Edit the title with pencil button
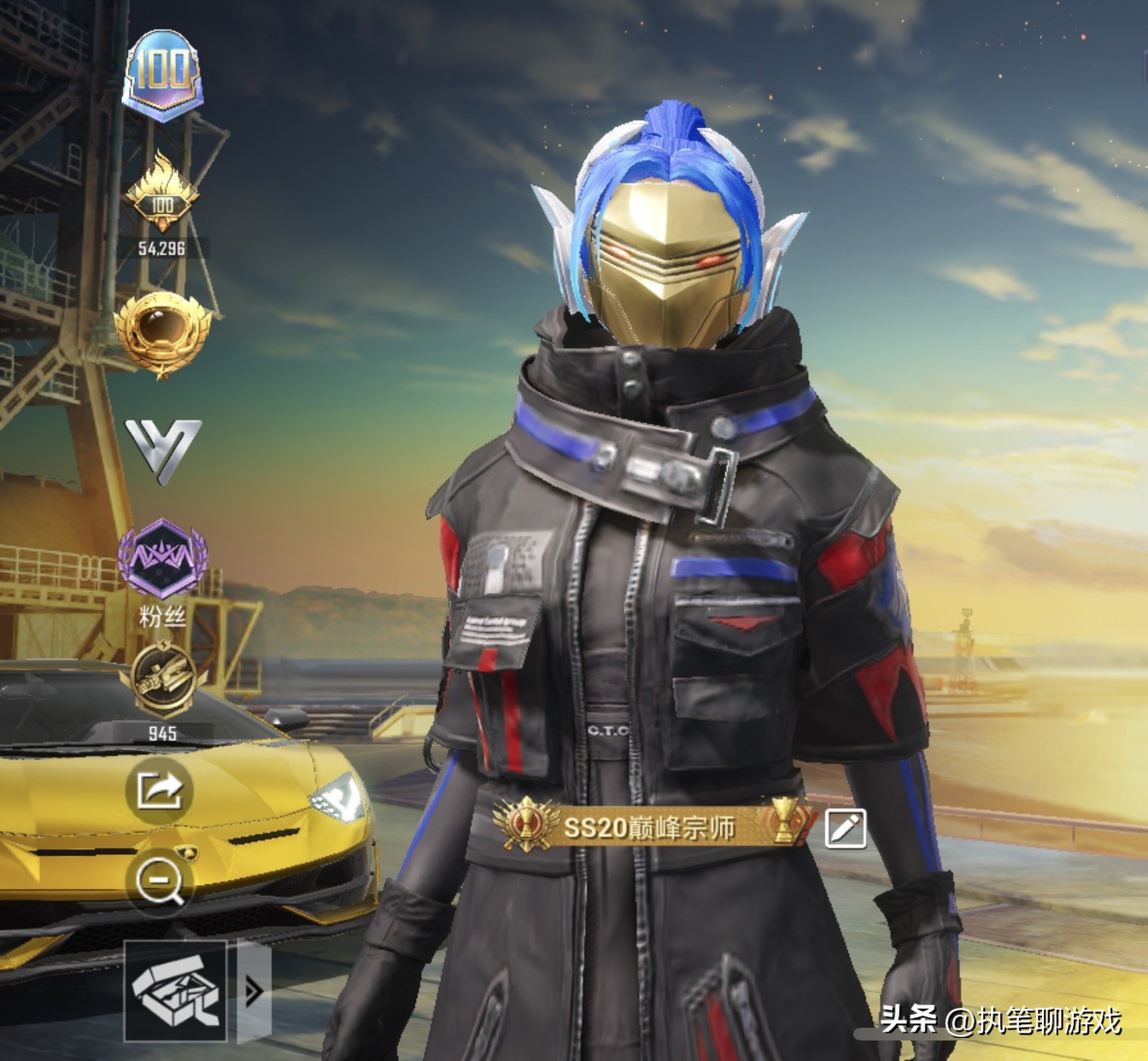Screen dimensions: 1148x1061 click(846, 827)
